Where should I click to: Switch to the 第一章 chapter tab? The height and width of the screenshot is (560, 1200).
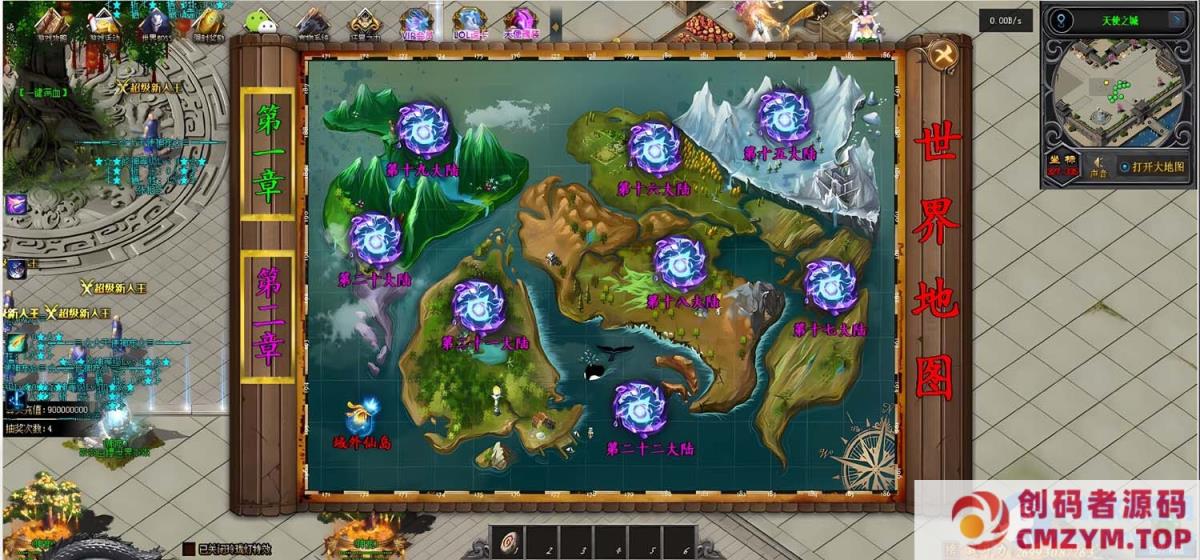pos(268,153)
